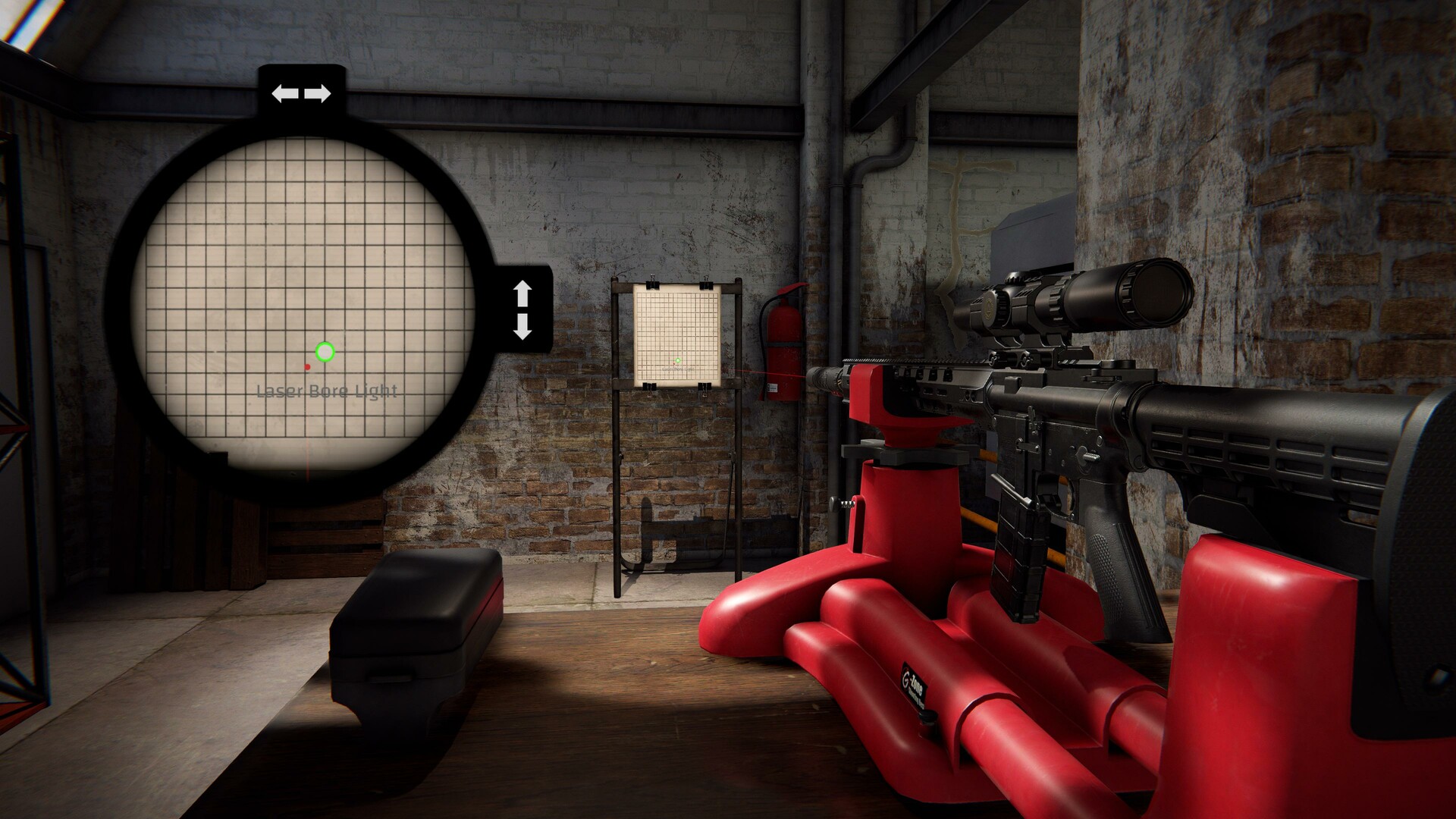Toggle the right clip holding the target sheet
Viewport: 1456px width, 819px height.
tap(706, 286)
